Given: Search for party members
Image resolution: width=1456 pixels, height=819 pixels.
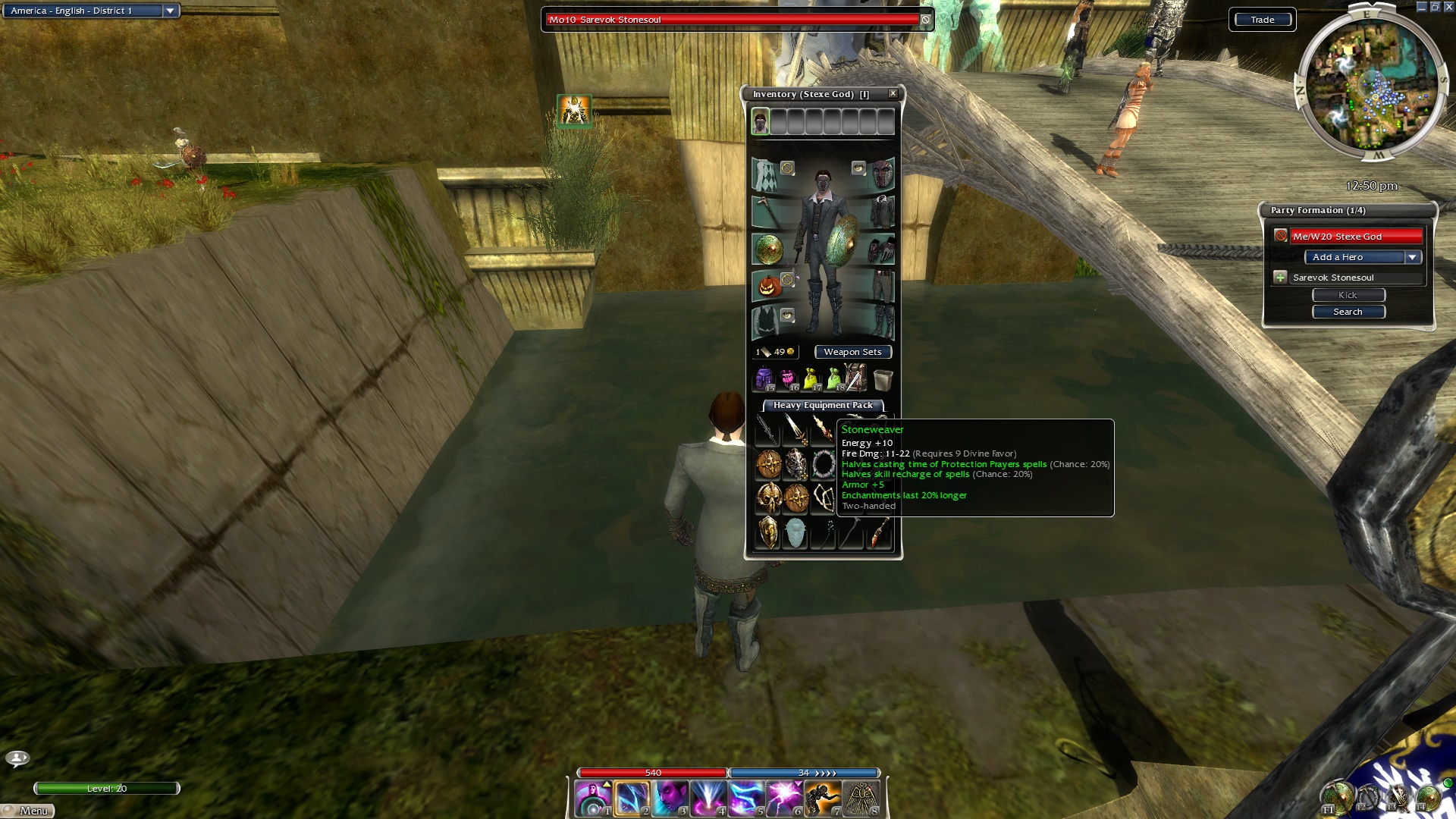Looking at the screenshot, I should point(1348,312).
